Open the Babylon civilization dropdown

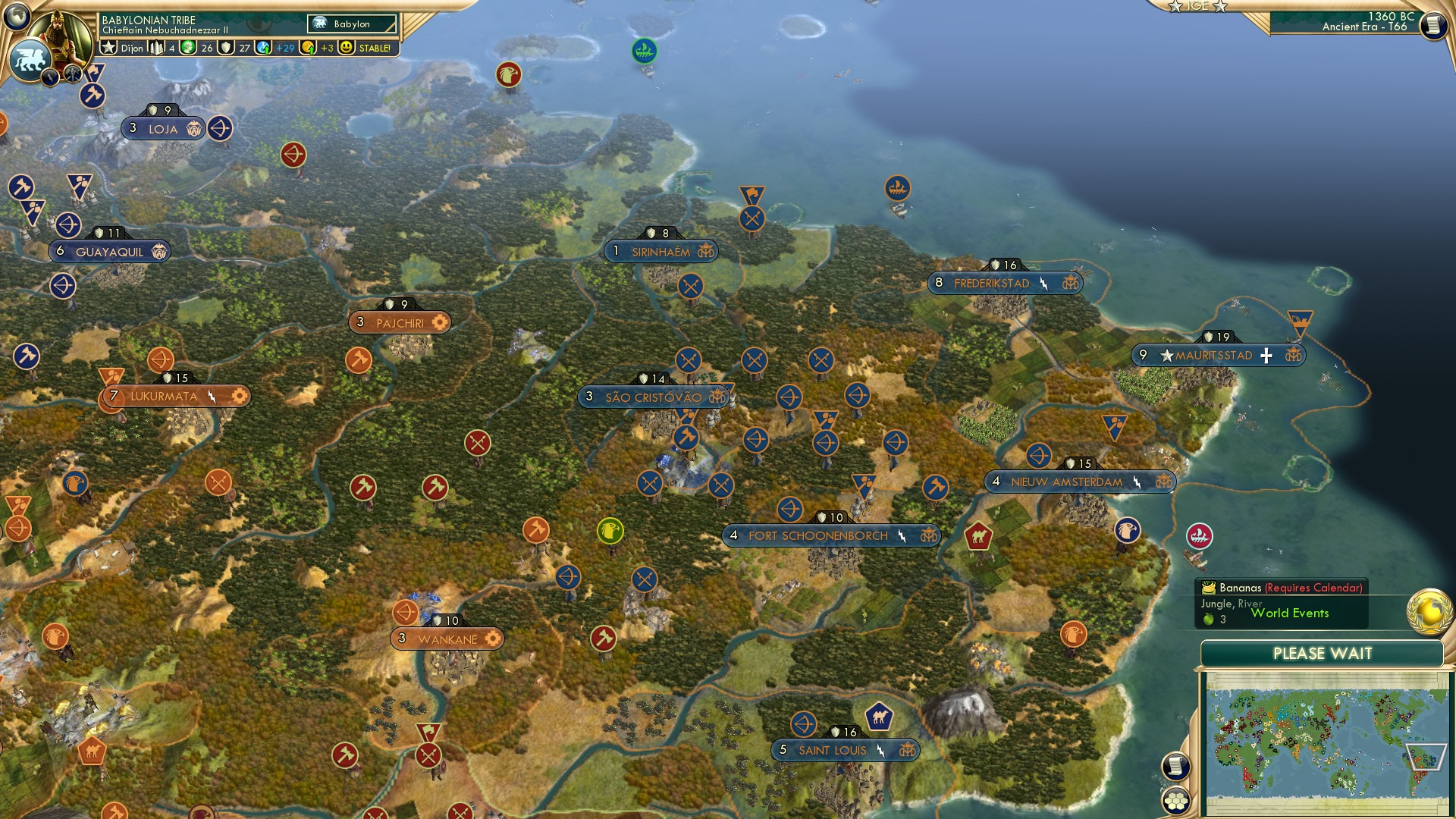pyautogui.click(x=353, y=24)
